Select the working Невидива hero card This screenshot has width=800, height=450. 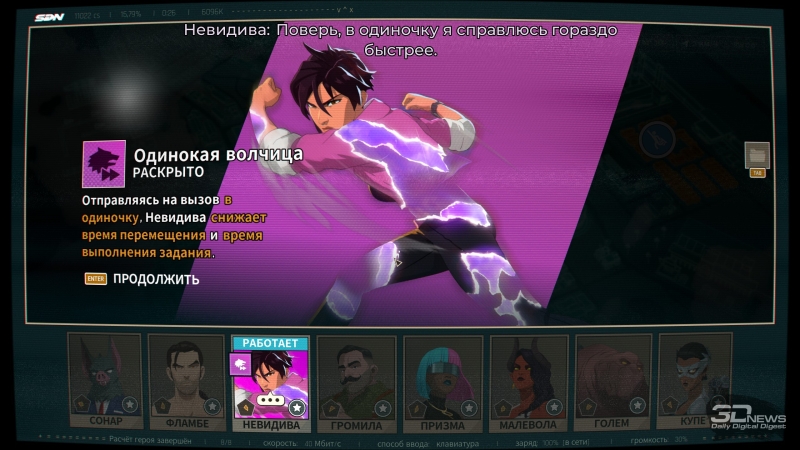coord(270,380)
